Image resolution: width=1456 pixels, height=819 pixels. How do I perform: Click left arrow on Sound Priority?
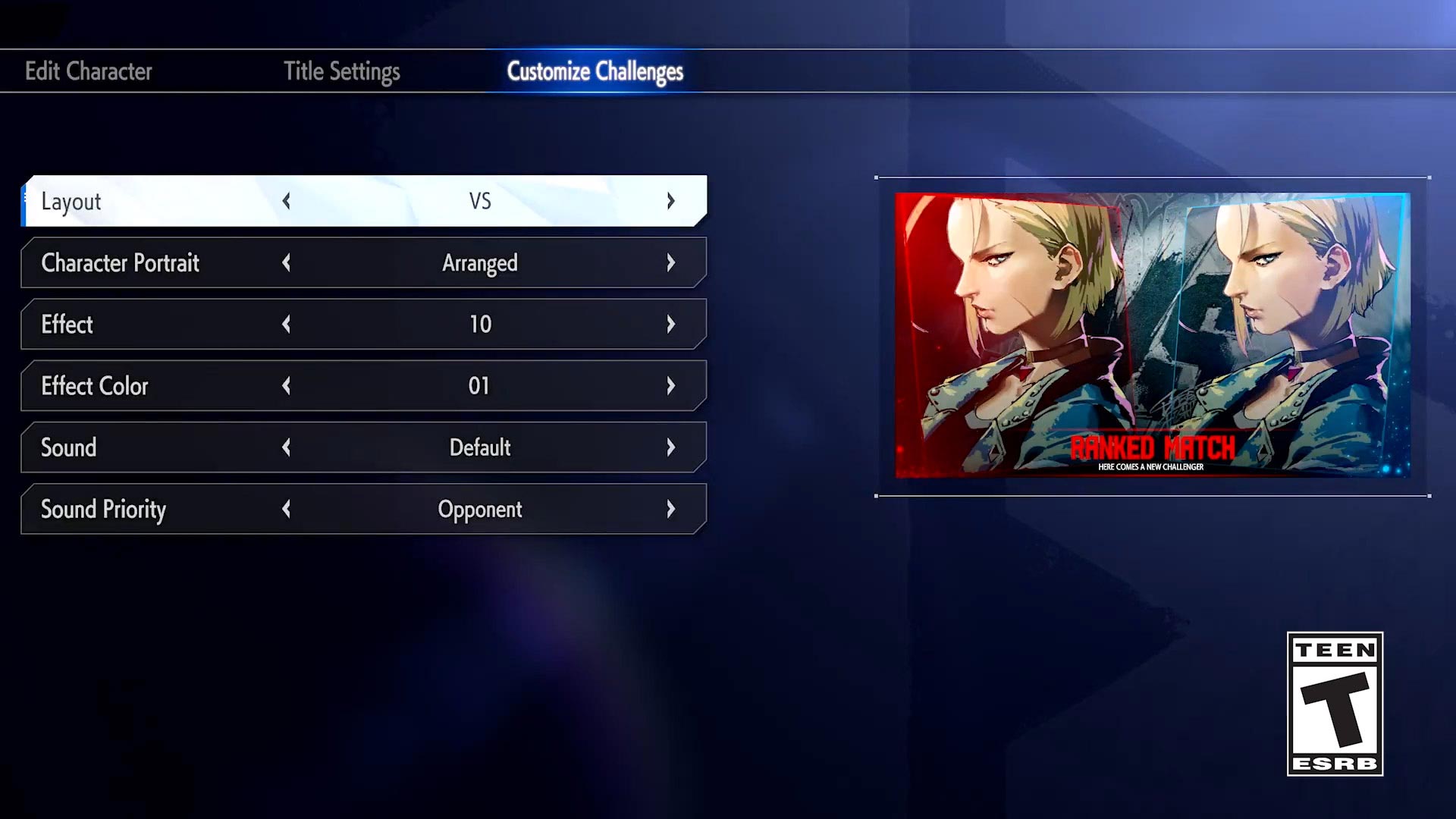click(286, 509)
